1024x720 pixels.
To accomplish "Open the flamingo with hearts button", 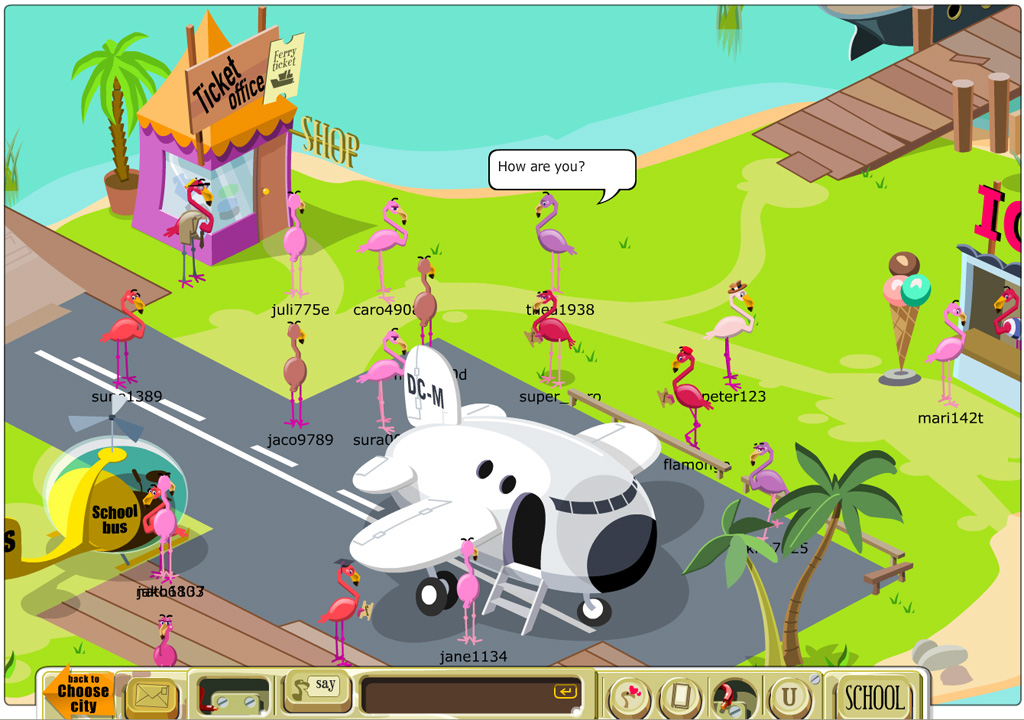I will [x=630, y=697].
